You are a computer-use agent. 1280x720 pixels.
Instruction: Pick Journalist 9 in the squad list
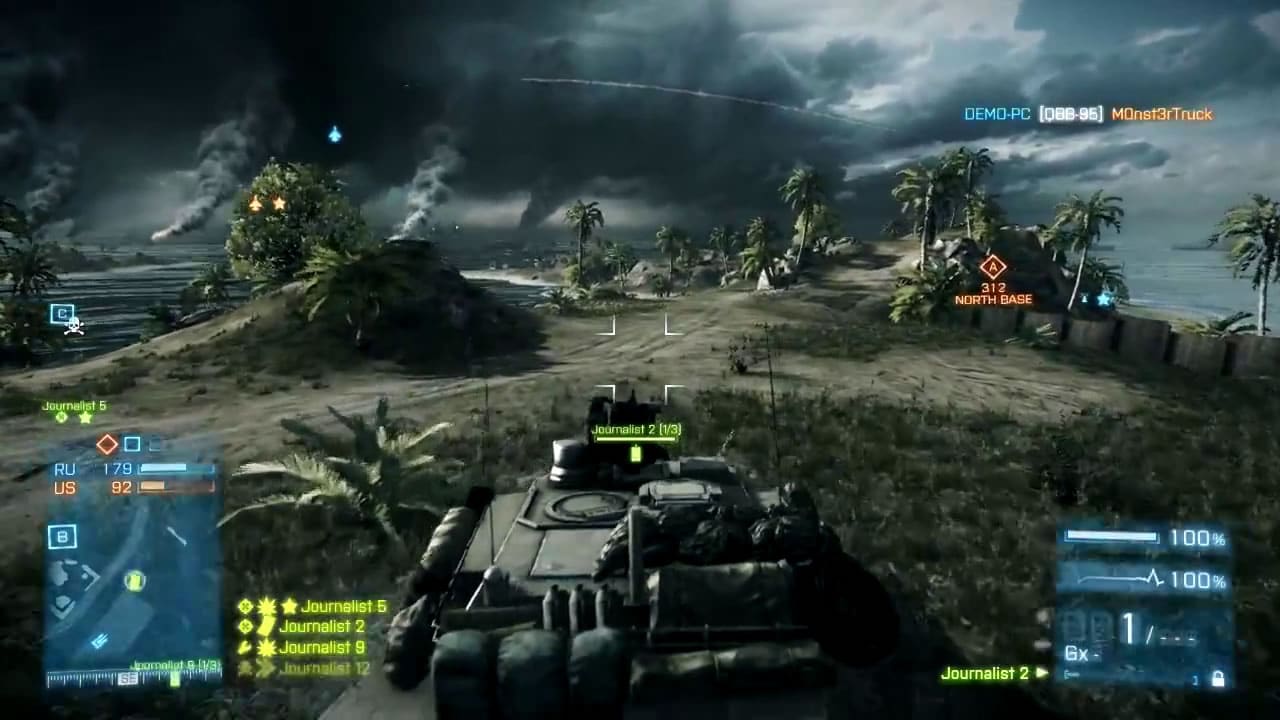pos(322,647)
